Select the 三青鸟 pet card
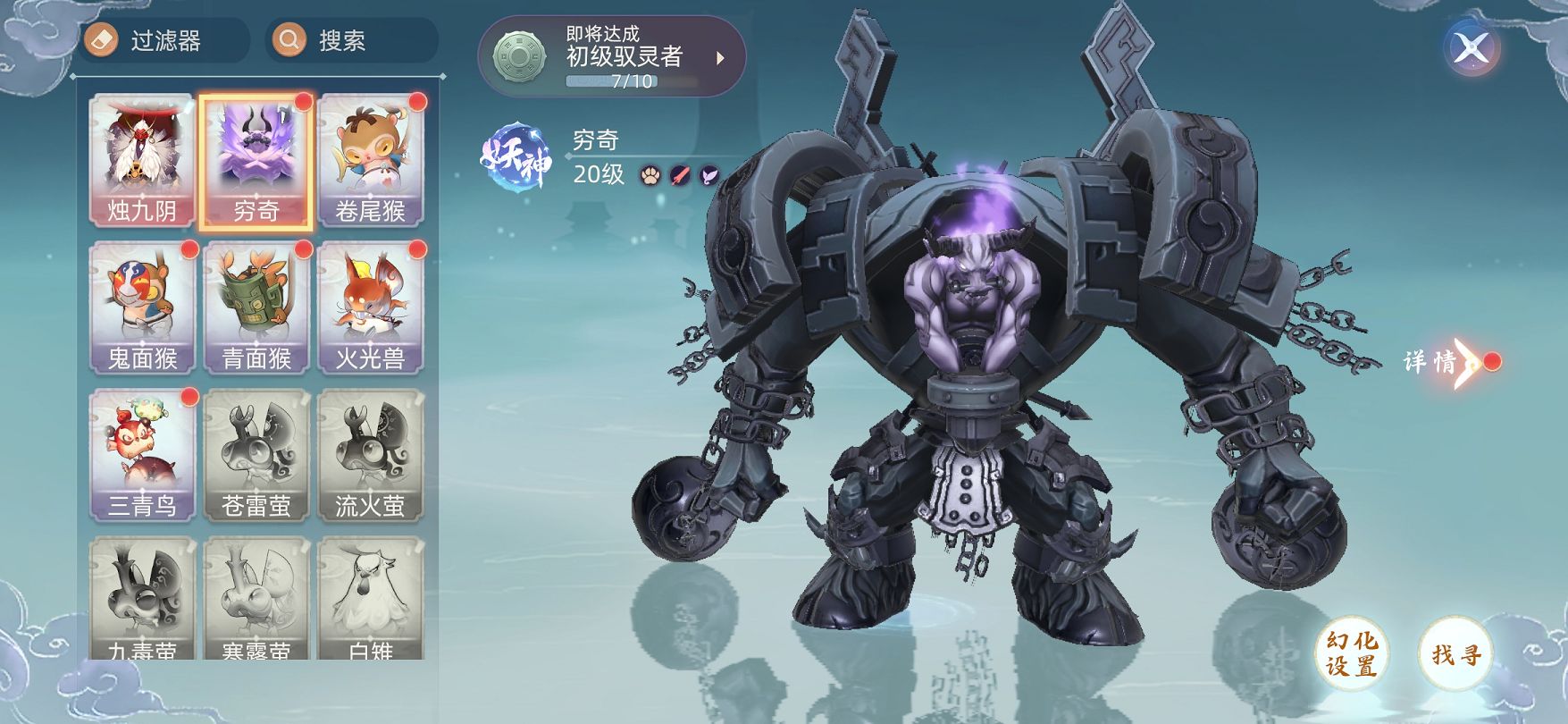Viewport: 1568px width, 724px height. pos(142,456)
